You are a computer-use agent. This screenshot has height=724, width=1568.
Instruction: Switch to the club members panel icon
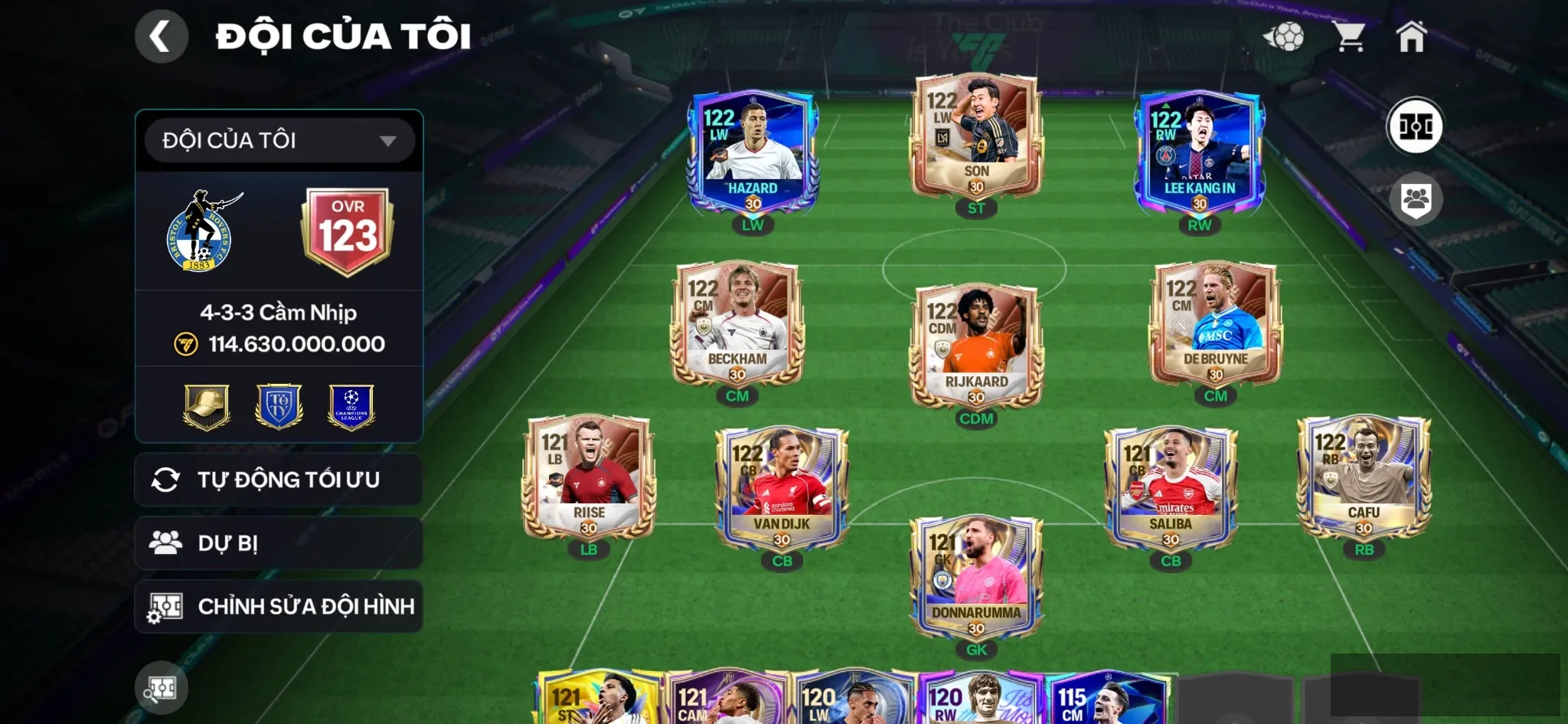pyautogui.click(x=1417, y=198)
